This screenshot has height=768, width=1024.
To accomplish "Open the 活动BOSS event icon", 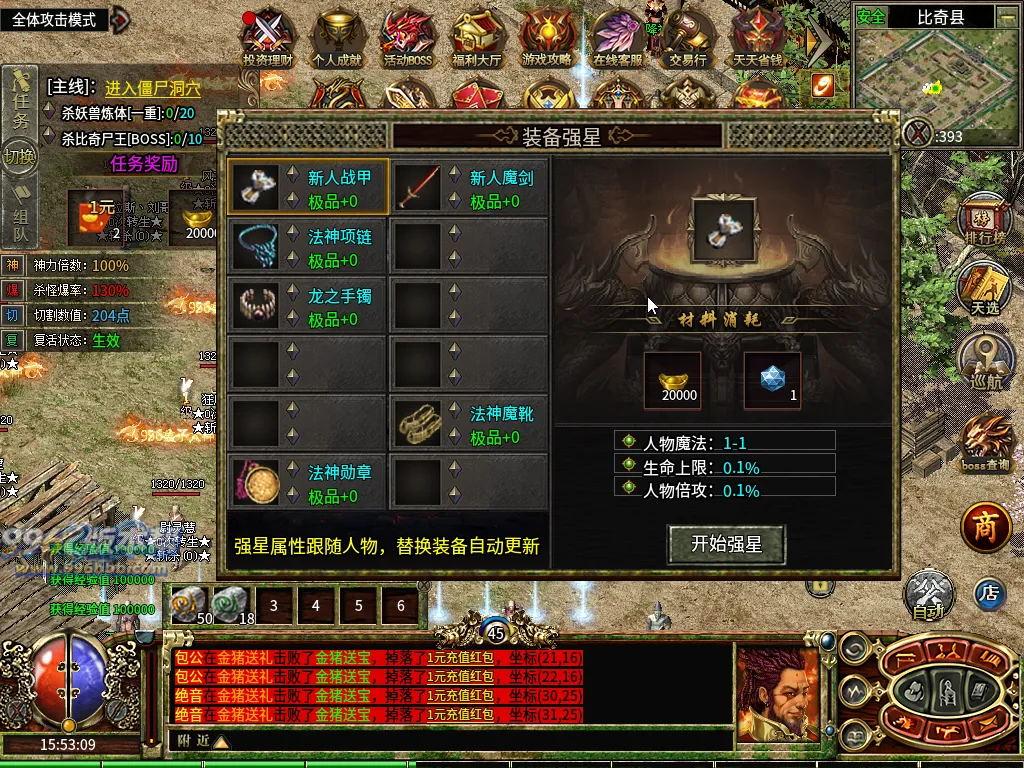I will 407,38.
